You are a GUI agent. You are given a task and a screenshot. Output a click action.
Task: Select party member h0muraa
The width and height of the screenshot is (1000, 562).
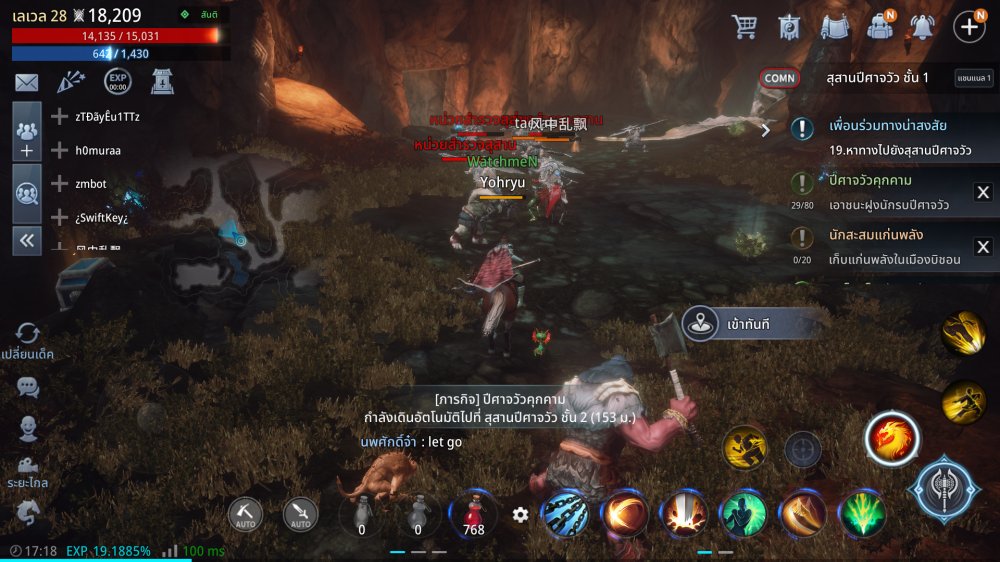click(x=98, y=150)
